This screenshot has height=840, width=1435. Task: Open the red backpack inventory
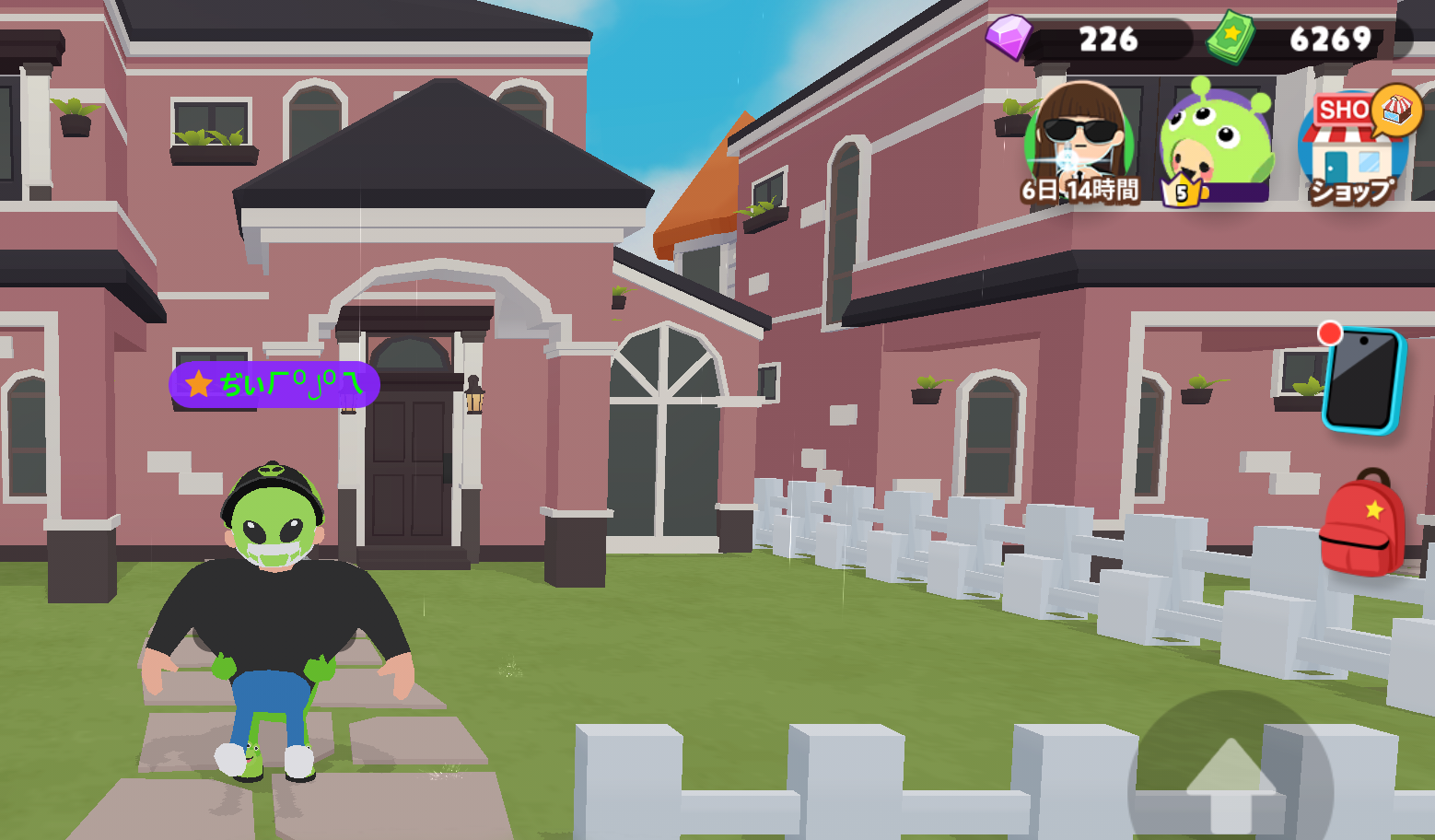tap(1362, 524)
